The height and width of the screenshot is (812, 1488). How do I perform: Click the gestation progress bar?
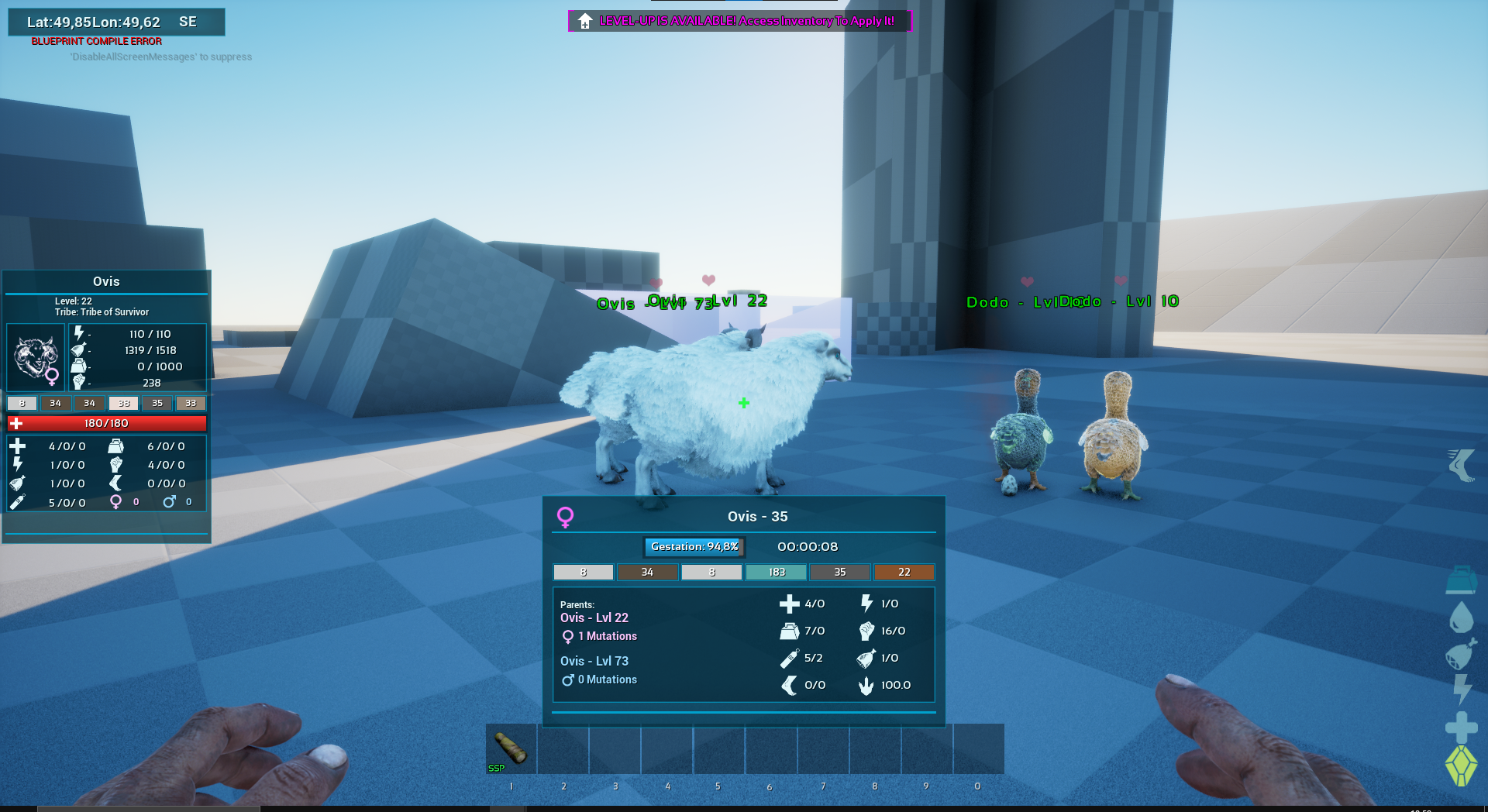tap(694, 547)
